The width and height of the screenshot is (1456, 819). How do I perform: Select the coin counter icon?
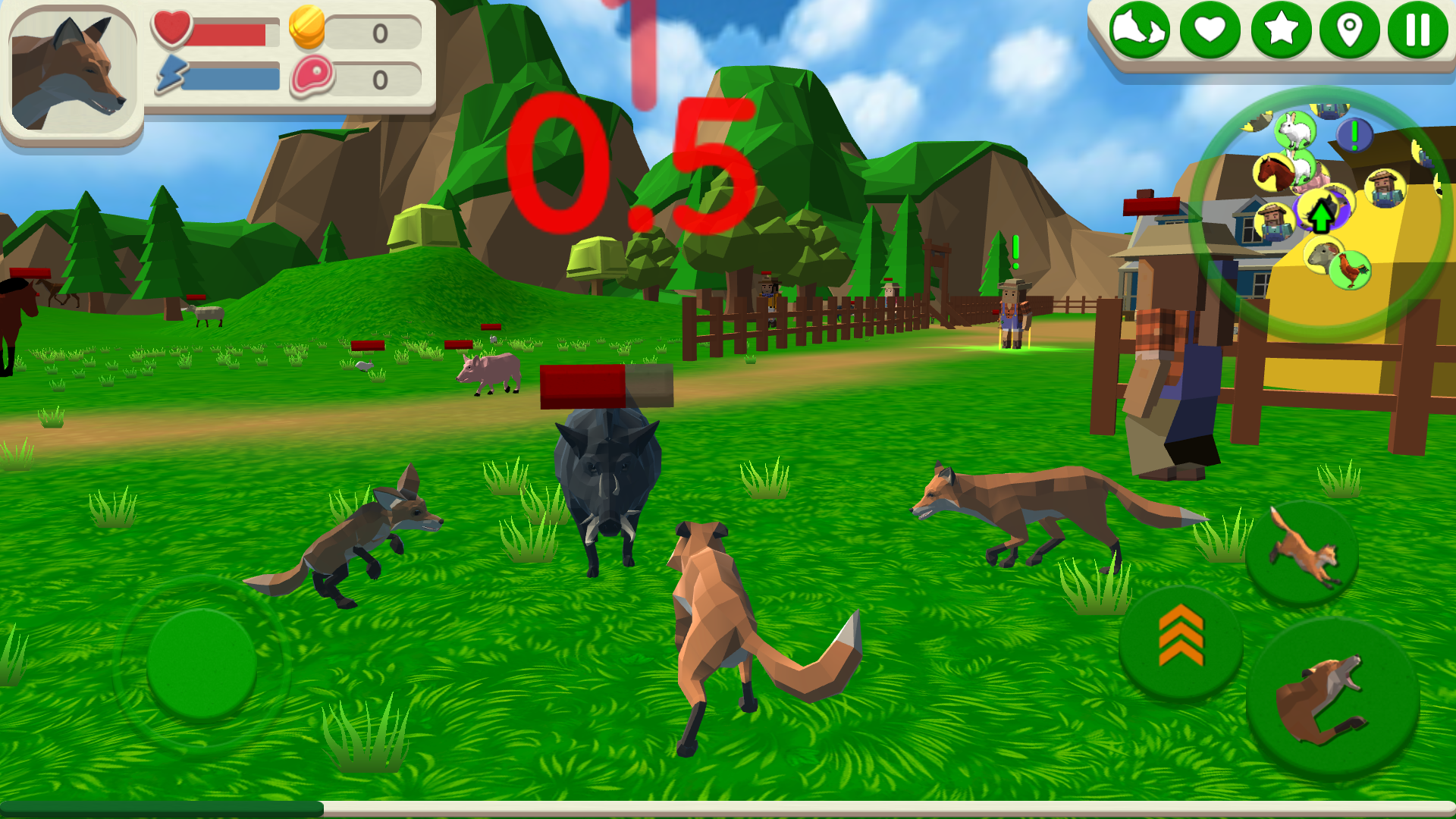[306, 30]
